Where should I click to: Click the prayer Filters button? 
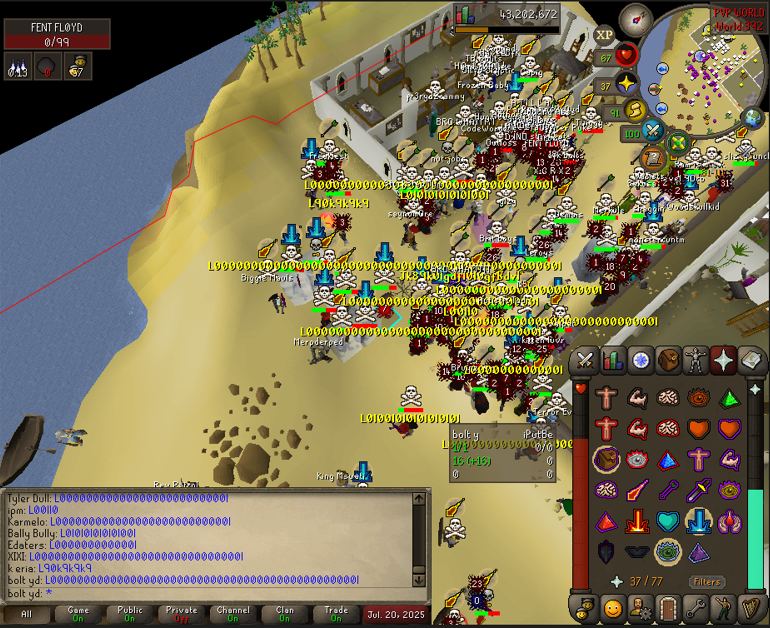[706, 581]
